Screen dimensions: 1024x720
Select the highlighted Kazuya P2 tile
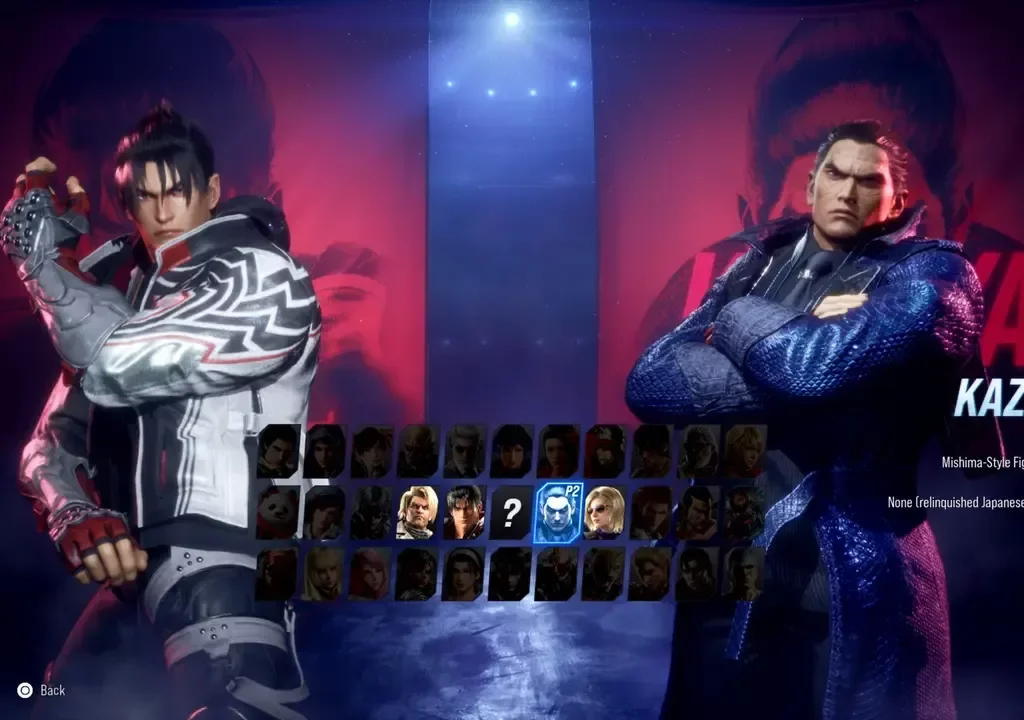pos(557,513)
